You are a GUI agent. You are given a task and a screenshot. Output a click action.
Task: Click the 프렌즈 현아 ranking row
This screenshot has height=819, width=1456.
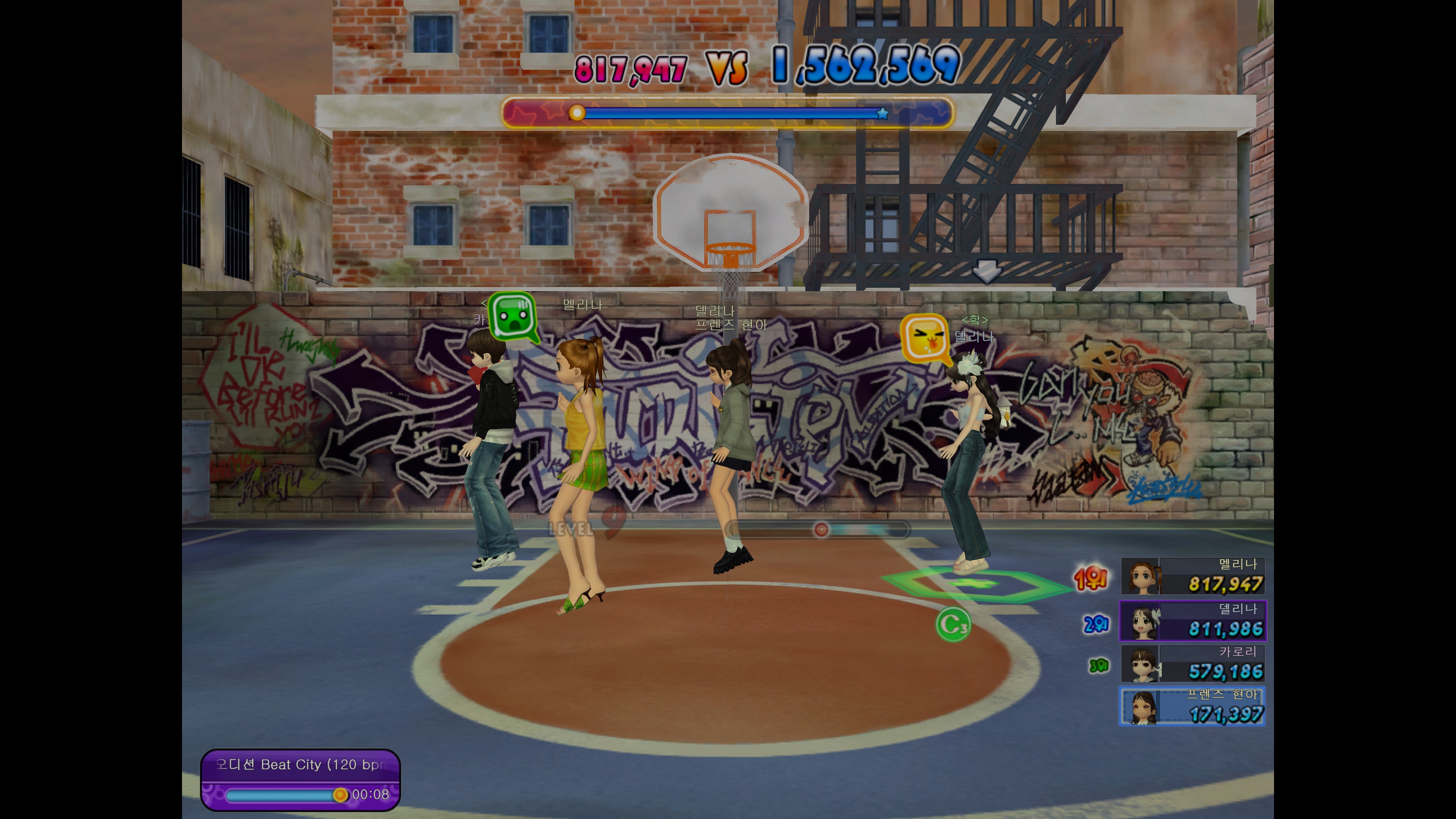point(1192,706)
